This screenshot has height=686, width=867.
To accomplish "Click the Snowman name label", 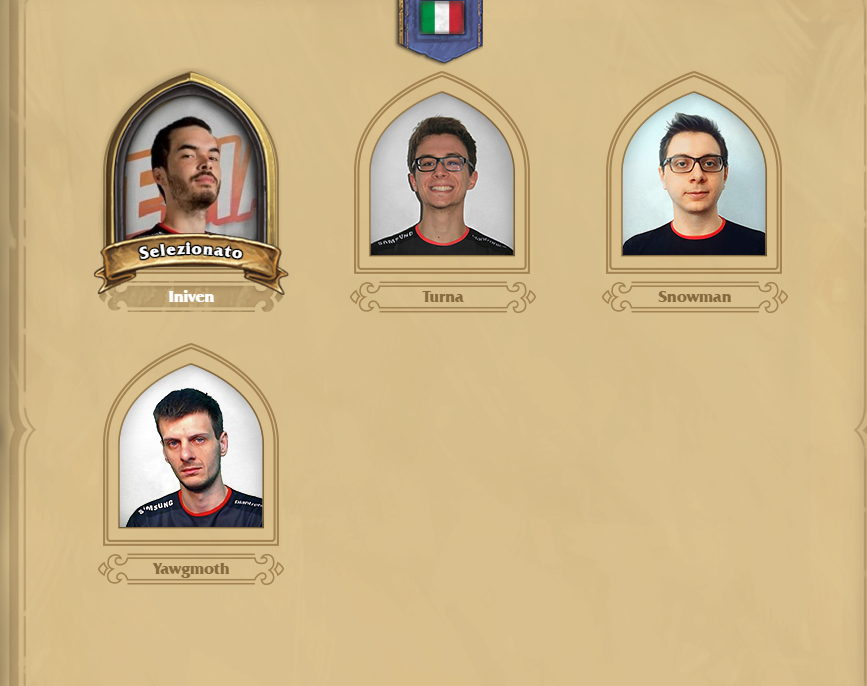I will point(694,297).
